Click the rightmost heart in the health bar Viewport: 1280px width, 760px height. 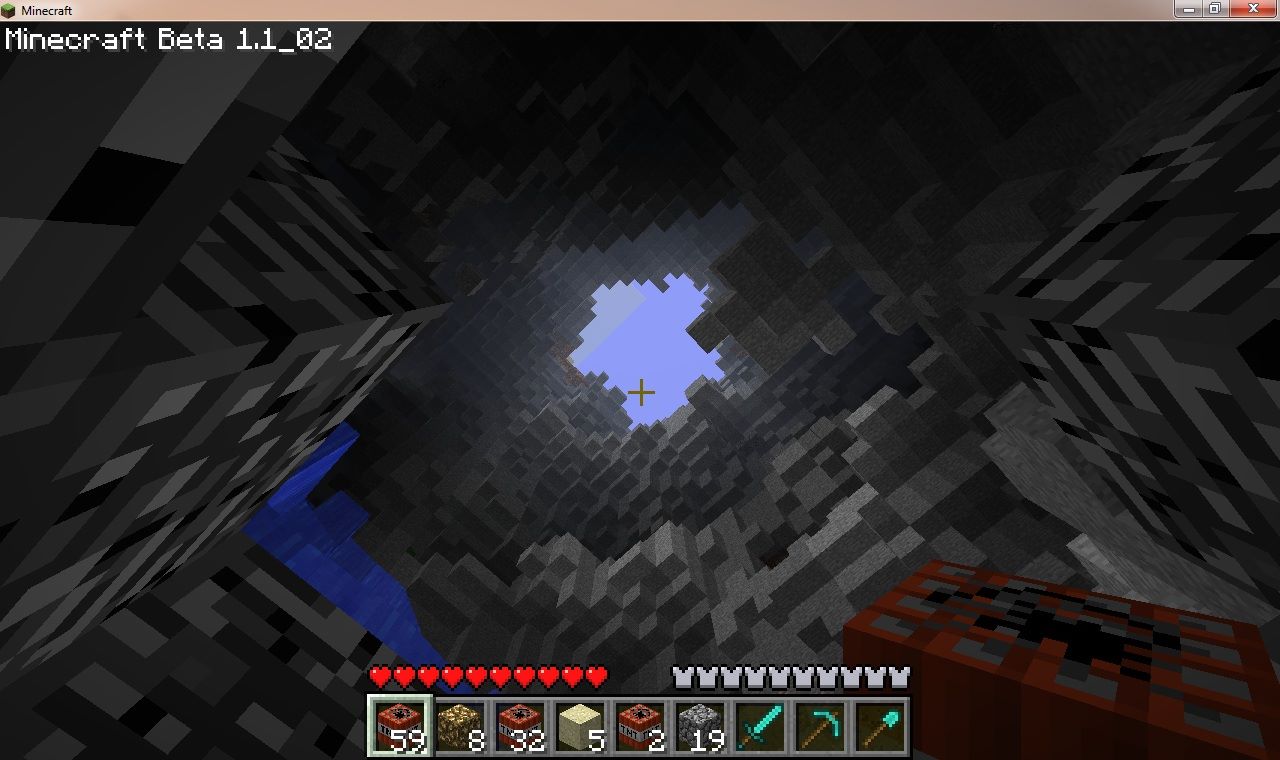coord(595,676)
